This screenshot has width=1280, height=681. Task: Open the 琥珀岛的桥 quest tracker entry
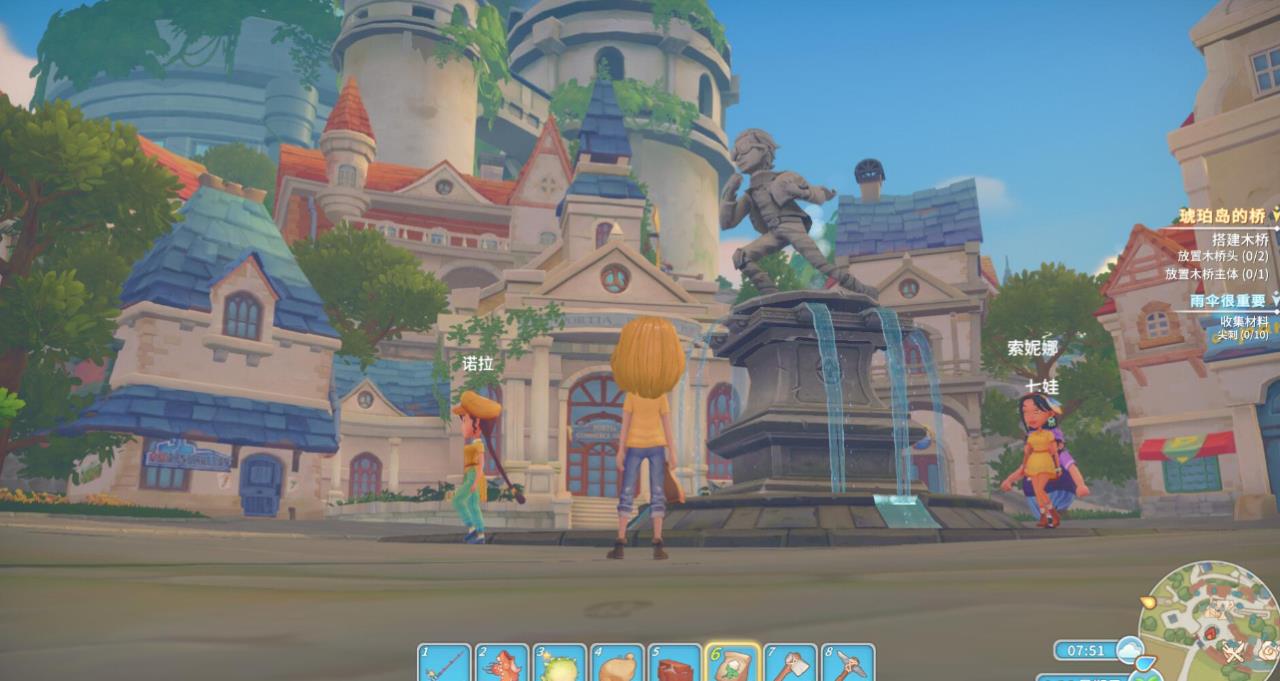point(1221,215)
